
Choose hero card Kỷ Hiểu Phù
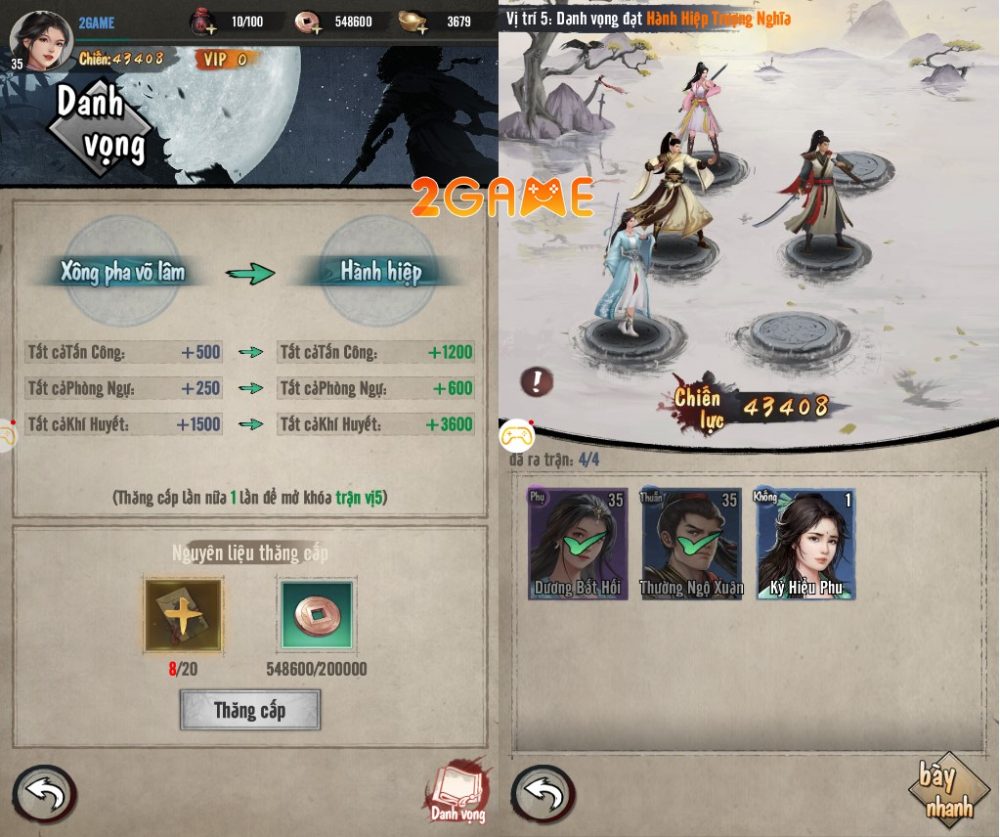tap(806, 544)
